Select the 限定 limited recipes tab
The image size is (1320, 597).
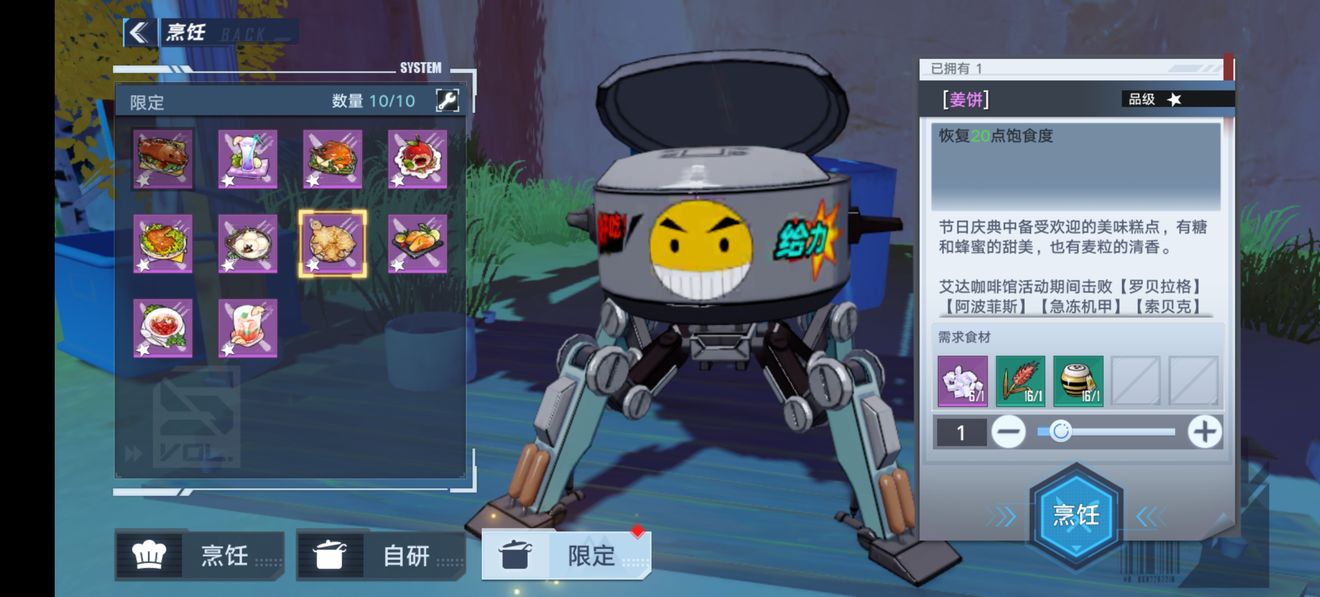pos(567,555)
